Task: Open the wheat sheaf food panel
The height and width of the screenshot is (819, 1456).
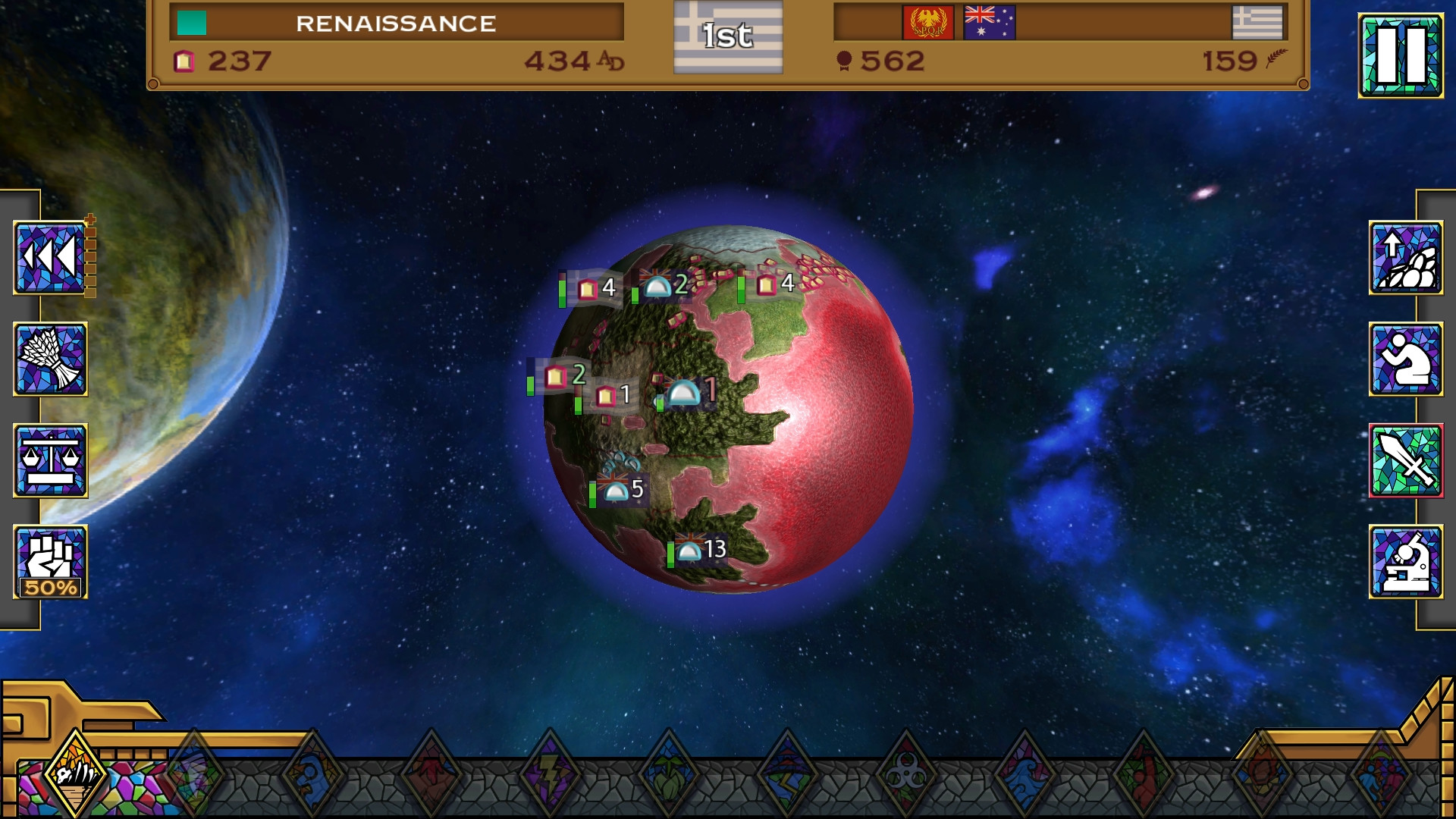Action: [x=50, y=359]
